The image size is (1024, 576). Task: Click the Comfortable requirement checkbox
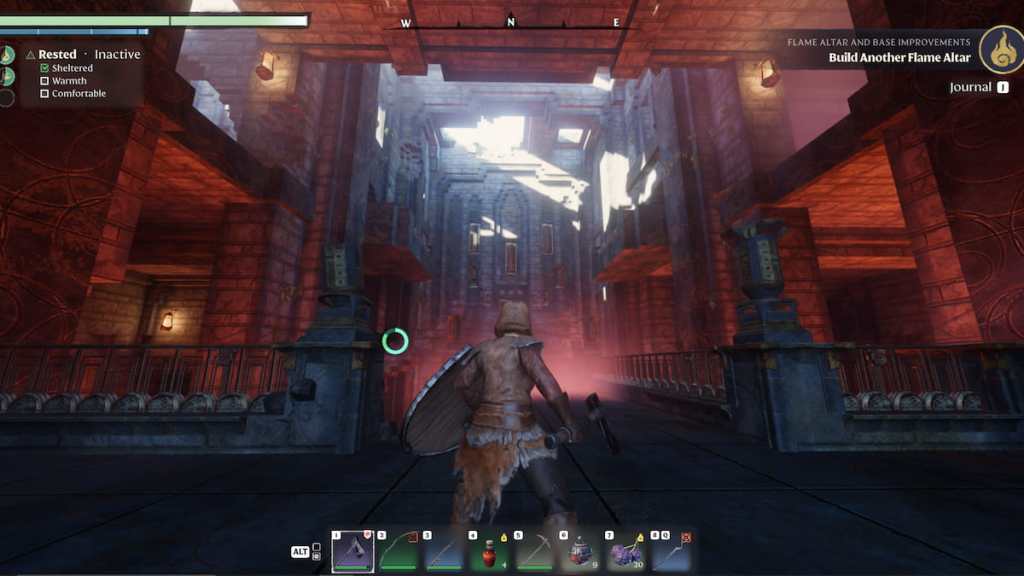[x=44, y=94]
